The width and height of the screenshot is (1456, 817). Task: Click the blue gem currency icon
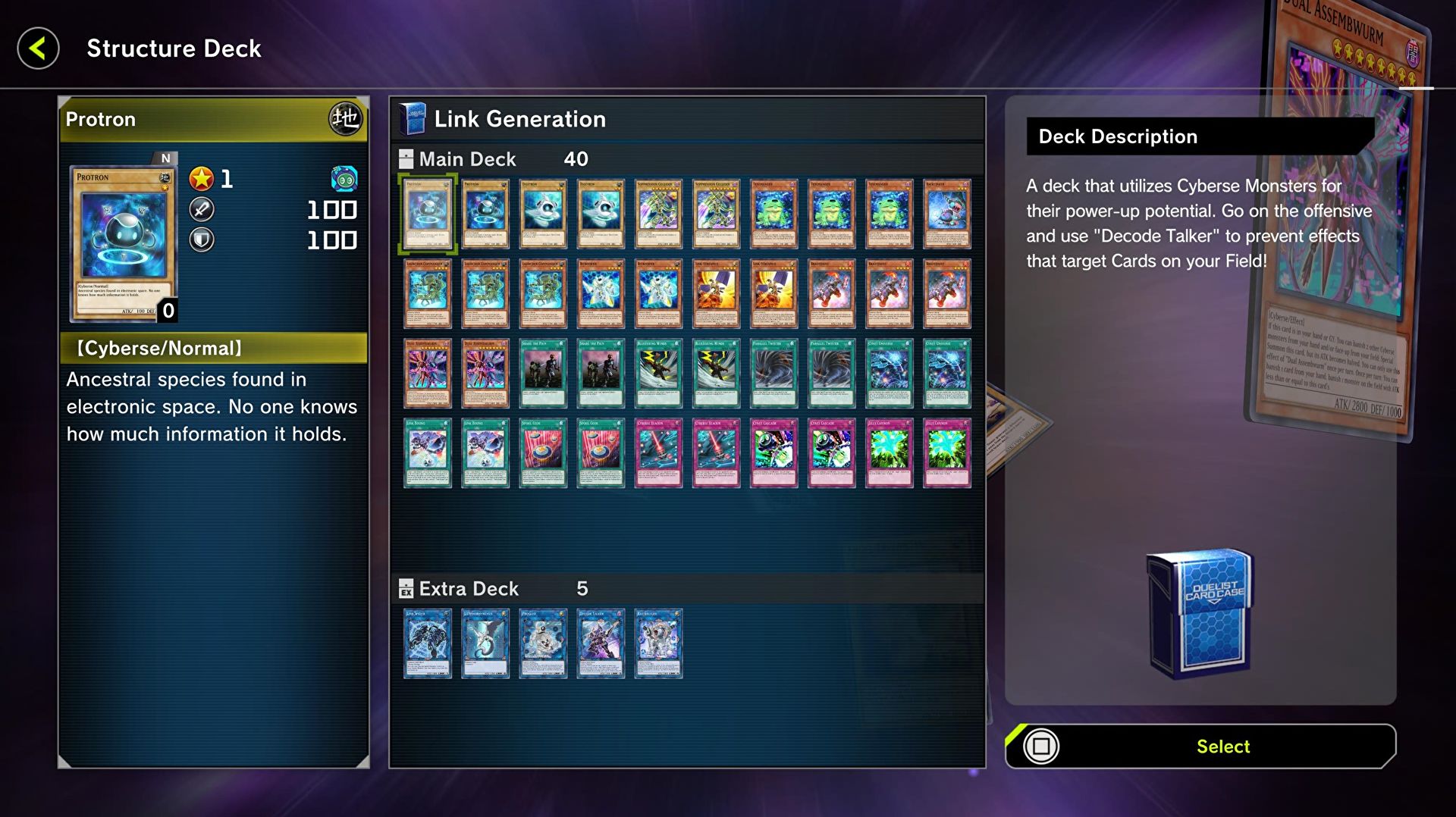(x=346, y=180)
